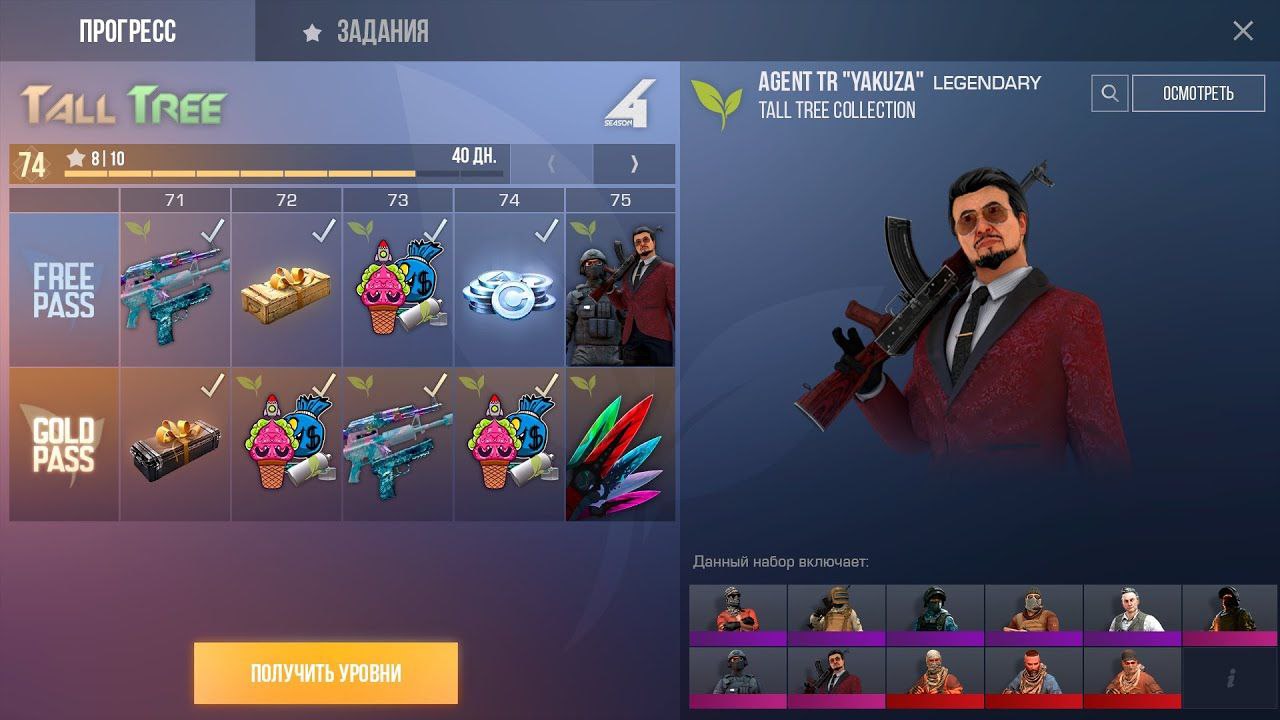
Task: Select the Yakuza agent thumbnail in set
Action: coord(836,677)
